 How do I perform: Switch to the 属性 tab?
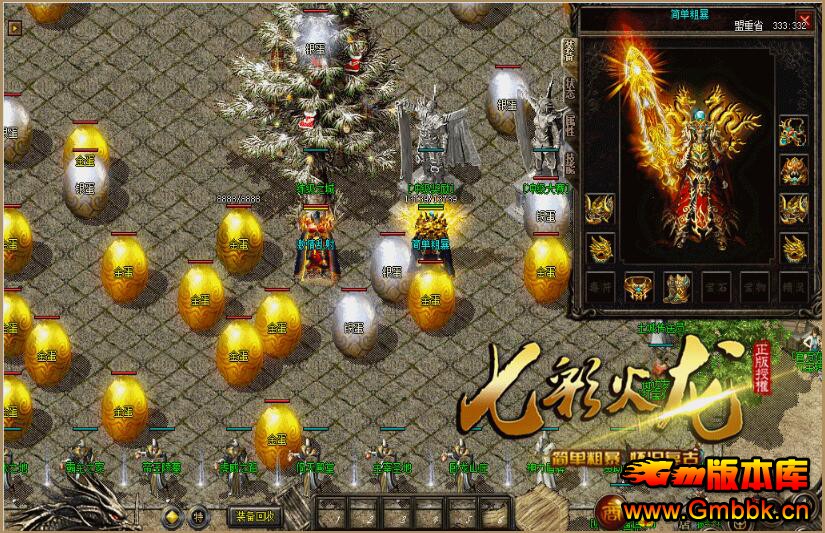pos(570,124)
